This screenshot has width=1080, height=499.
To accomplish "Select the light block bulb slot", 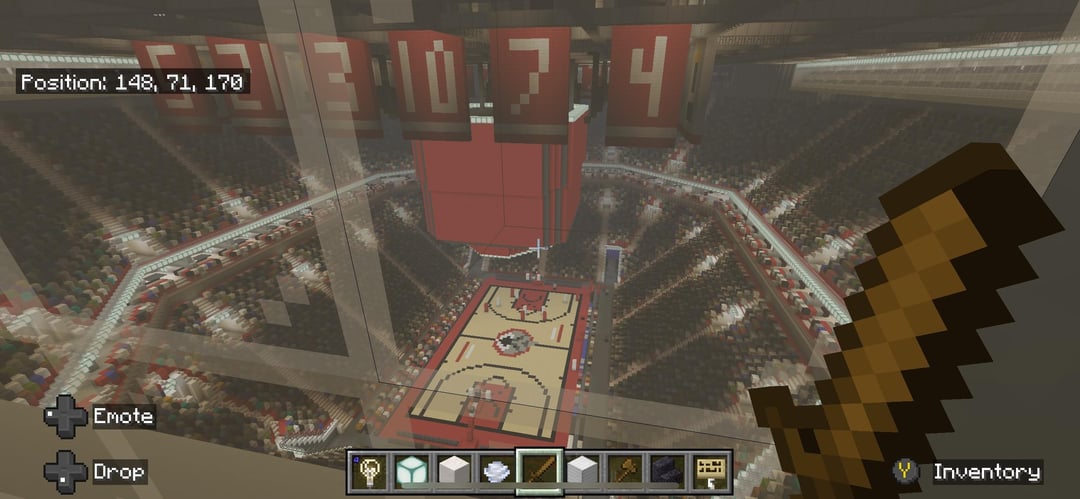I will (x=369, y=471).
